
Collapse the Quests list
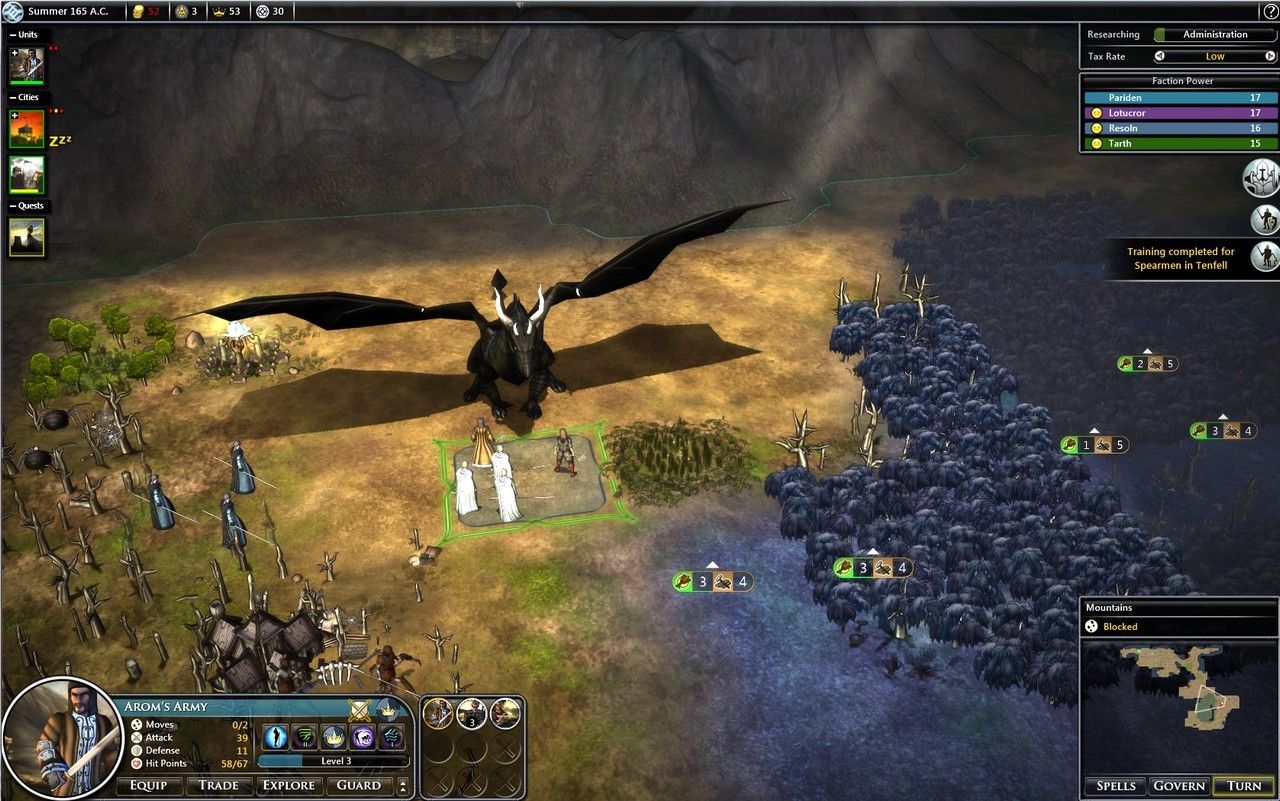click(x=13, y=206)
